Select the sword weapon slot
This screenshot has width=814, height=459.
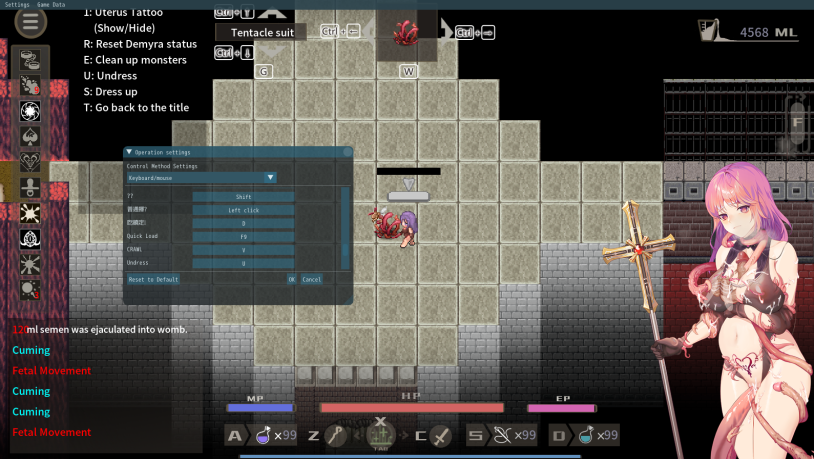pos(441,435)
